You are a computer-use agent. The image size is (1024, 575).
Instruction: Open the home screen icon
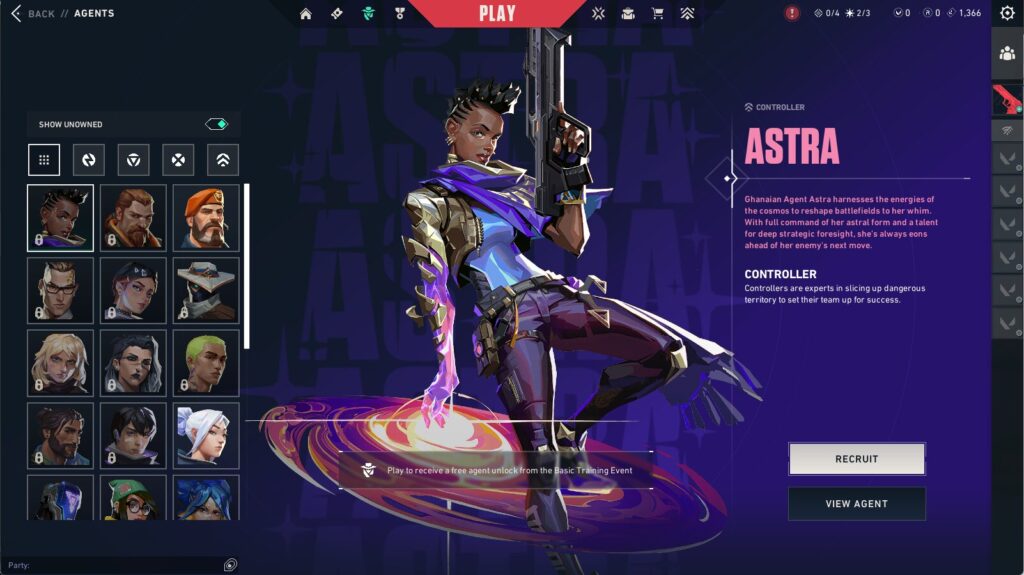coord(306,14)
